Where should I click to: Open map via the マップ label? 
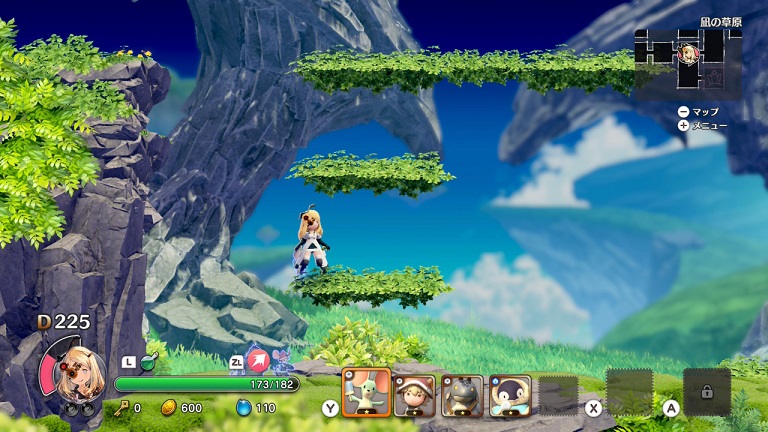tap(705, 111)
